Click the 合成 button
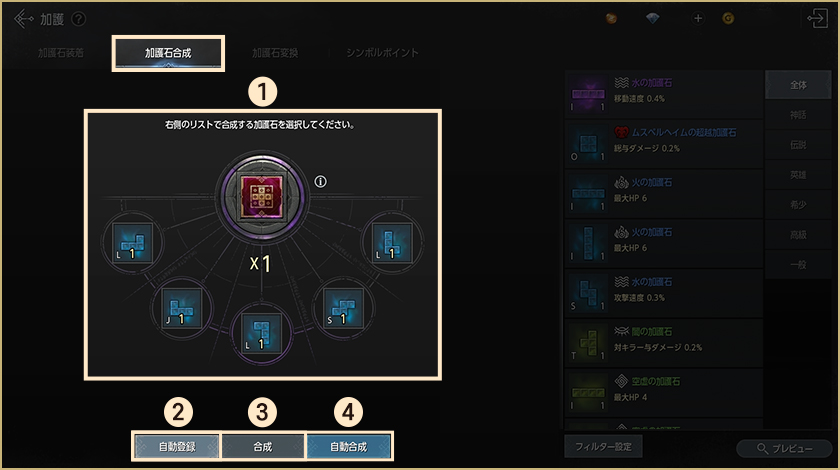 coord(262,446)
